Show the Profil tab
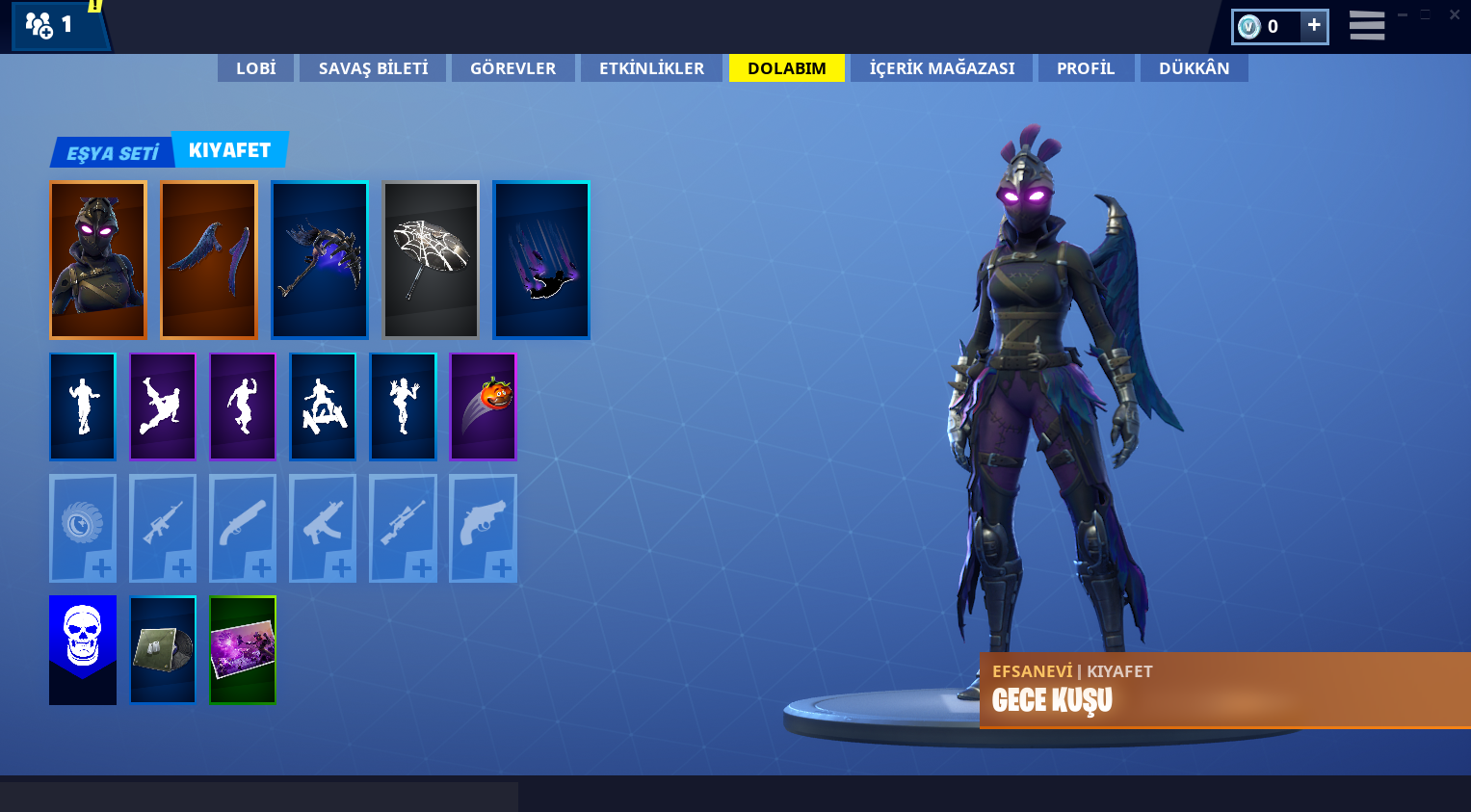The height and width of the screenshot is (812, 1471). [1086, 68]
